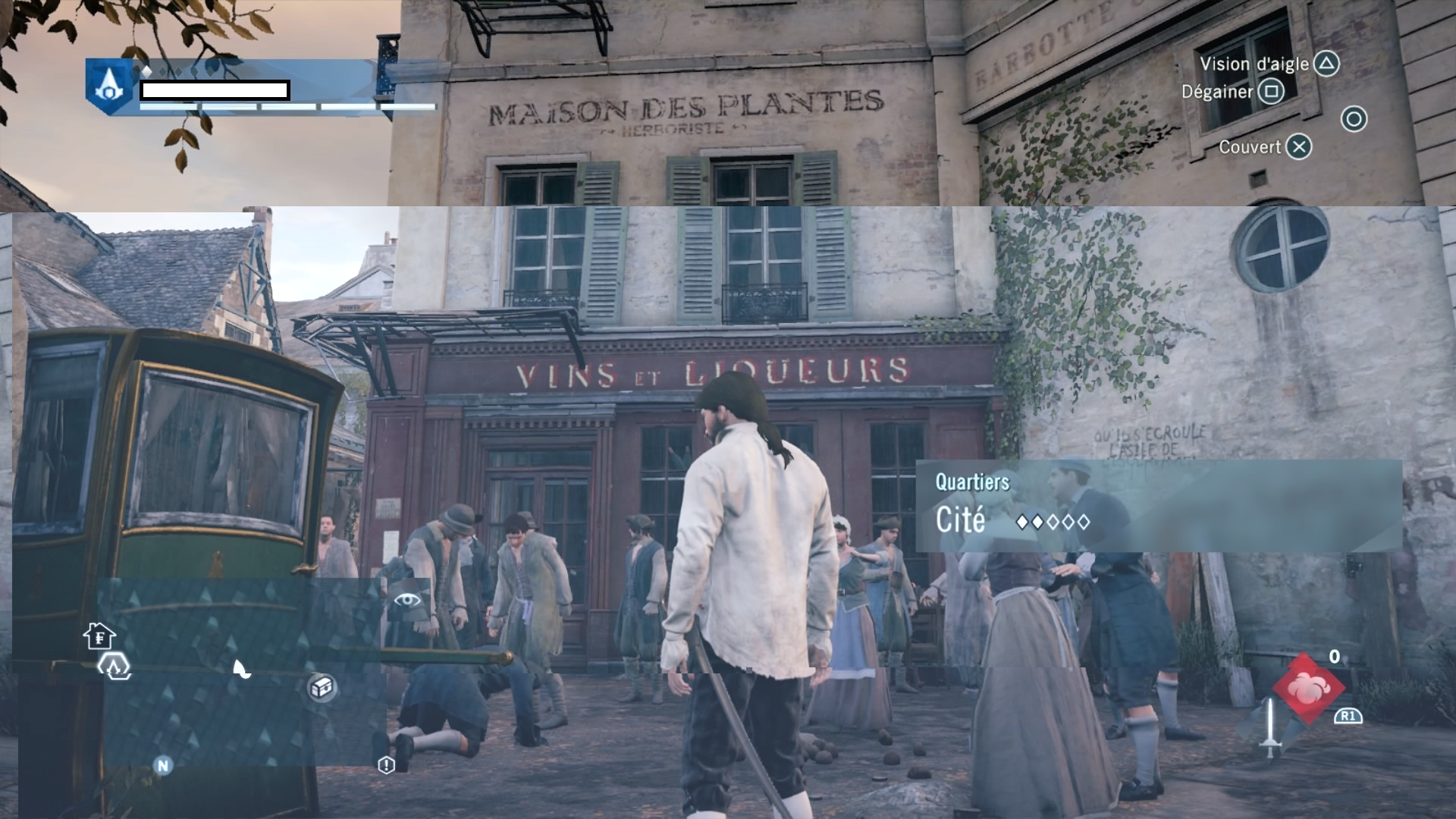Image resolution: width=1456 pixels, height=819 pixels.
Task: Click the exclamation mark hexagon marker
Action: point(386,764)
